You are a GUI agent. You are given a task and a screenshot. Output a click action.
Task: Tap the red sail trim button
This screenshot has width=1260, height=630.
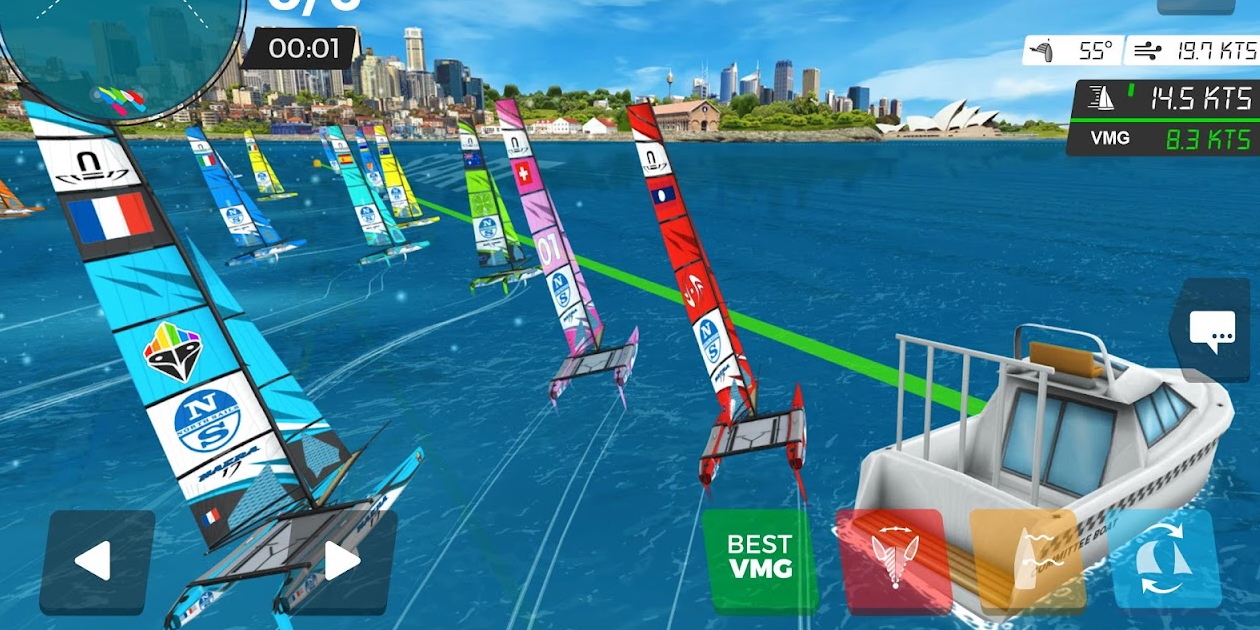(x=893, y=558)
